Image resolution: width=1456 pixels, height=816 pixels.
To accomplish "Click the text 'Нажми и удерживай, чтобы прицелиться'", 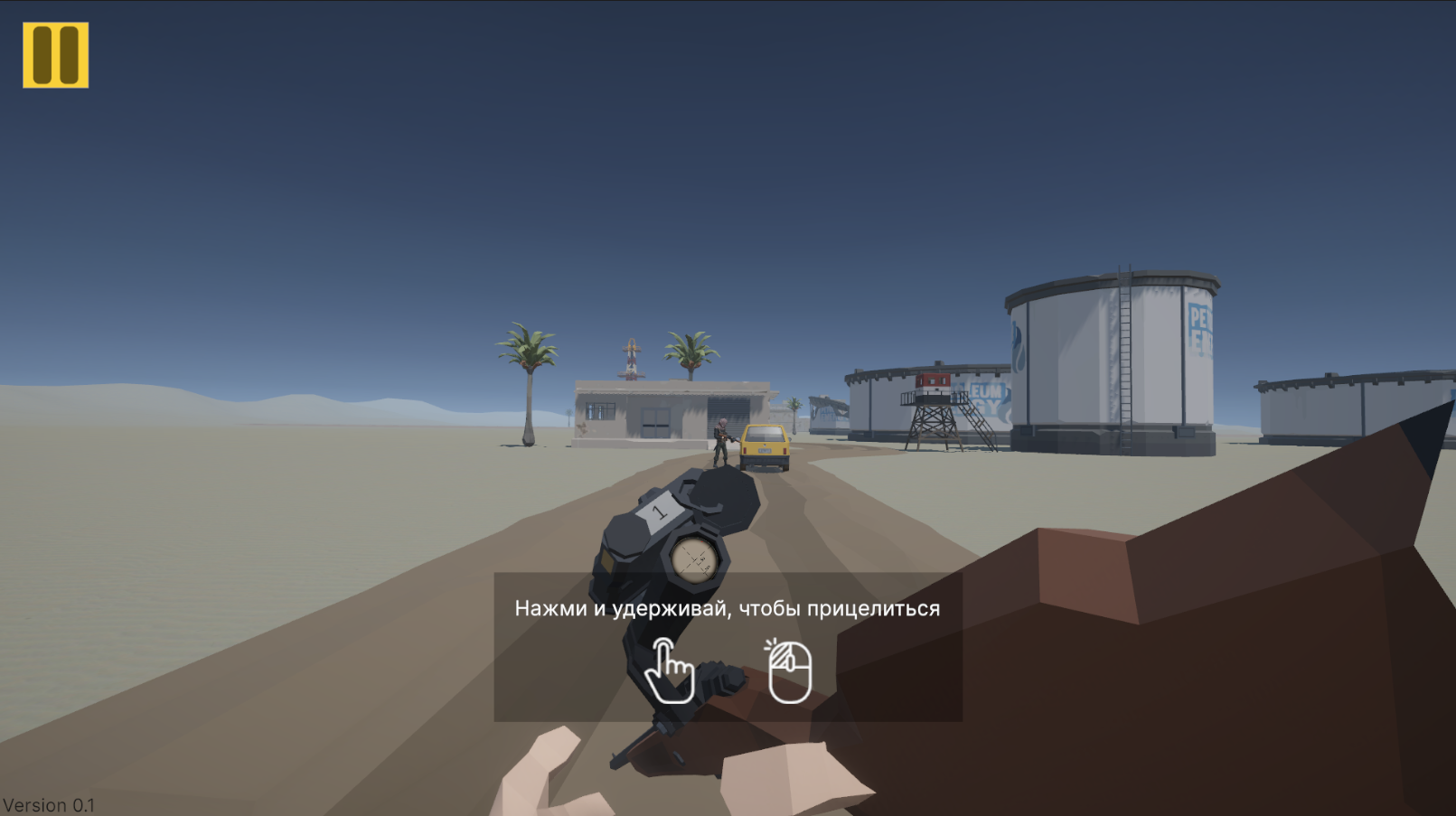I will (728, 608).
